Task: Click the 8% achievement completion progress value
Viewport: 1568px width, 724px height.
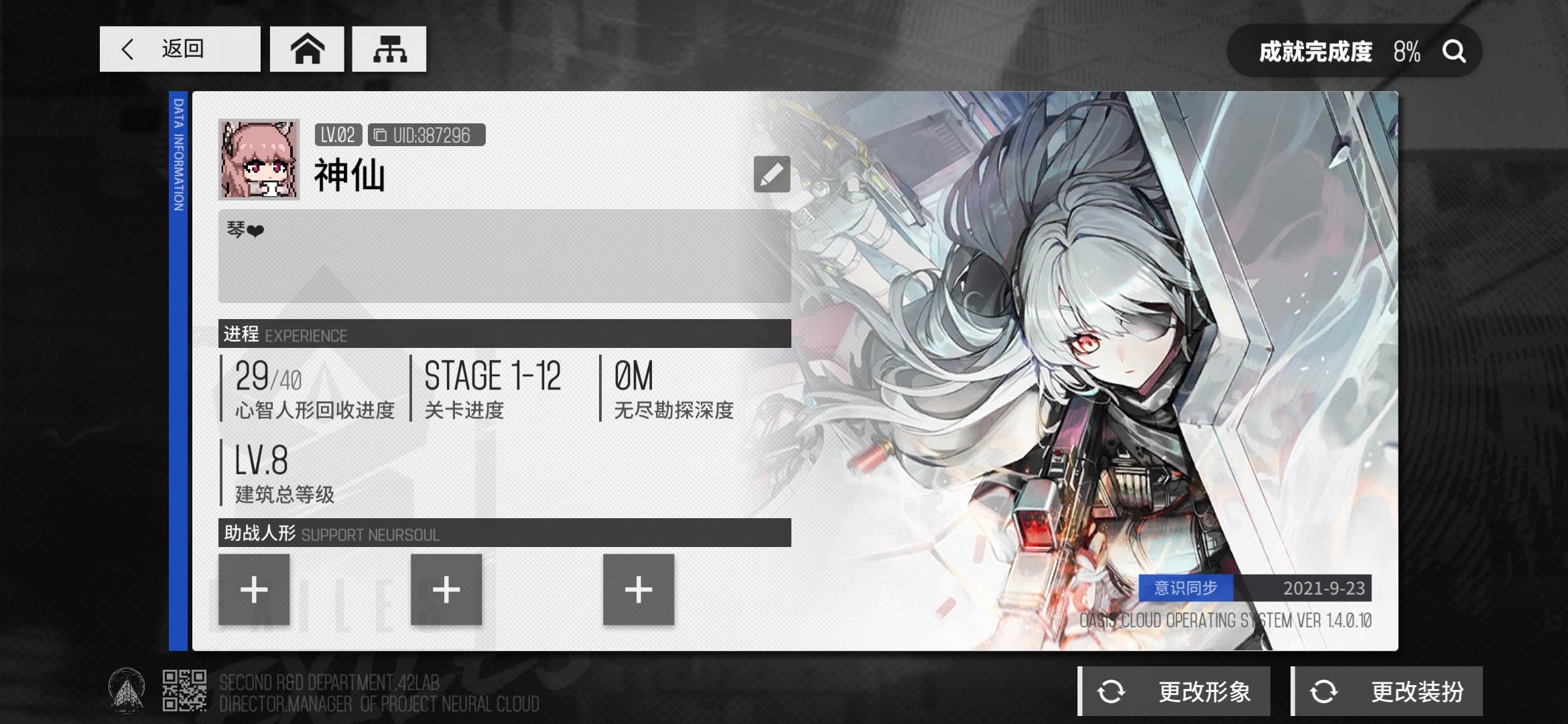Action: (x=1407, y=51)
